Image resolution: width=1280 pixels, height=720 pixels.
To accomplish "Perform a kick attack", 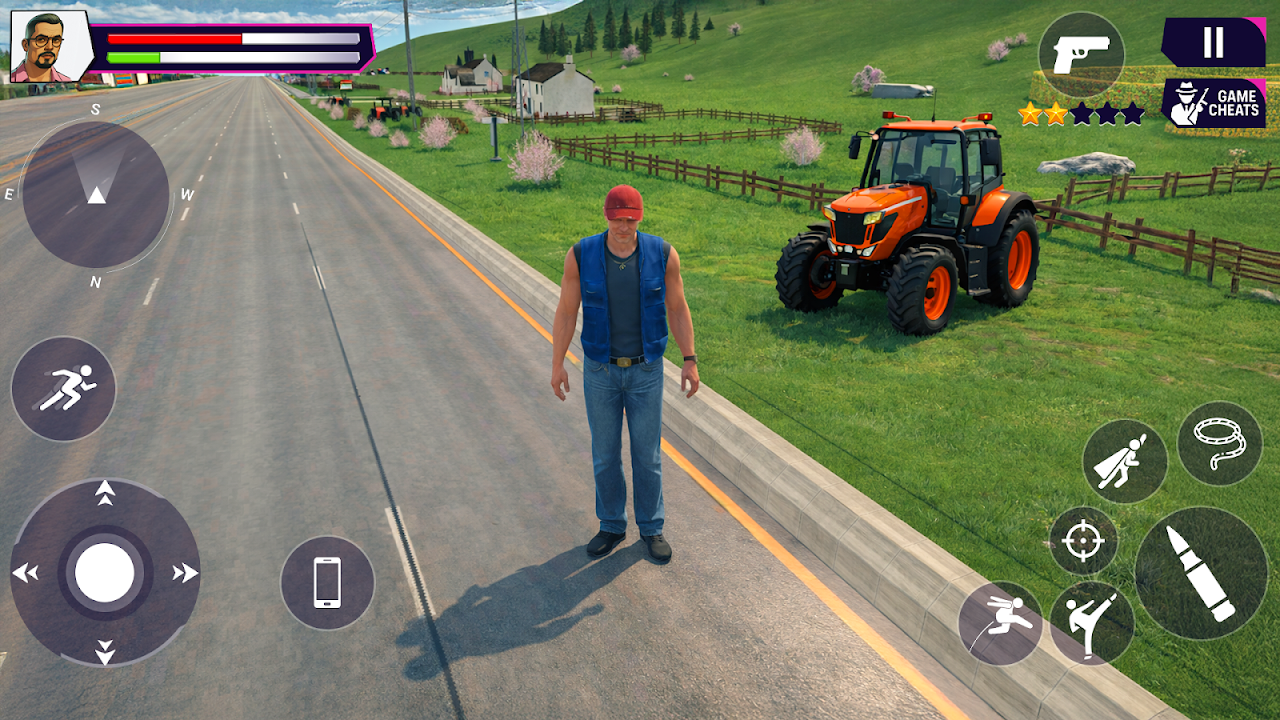I will tap(1091, 623).
